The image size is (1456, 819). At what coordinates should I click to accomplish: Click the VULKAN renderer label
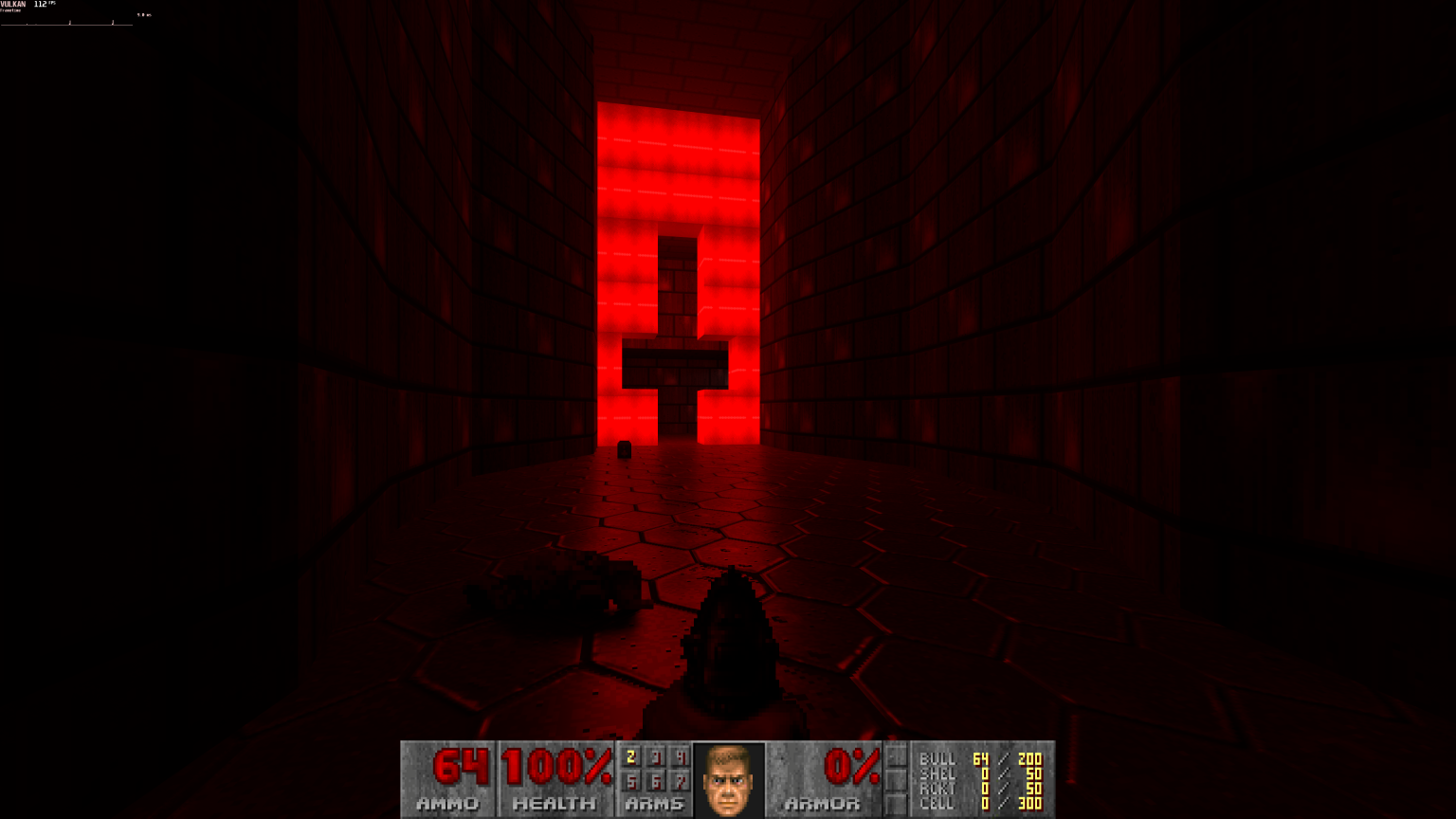coord(14,4)
